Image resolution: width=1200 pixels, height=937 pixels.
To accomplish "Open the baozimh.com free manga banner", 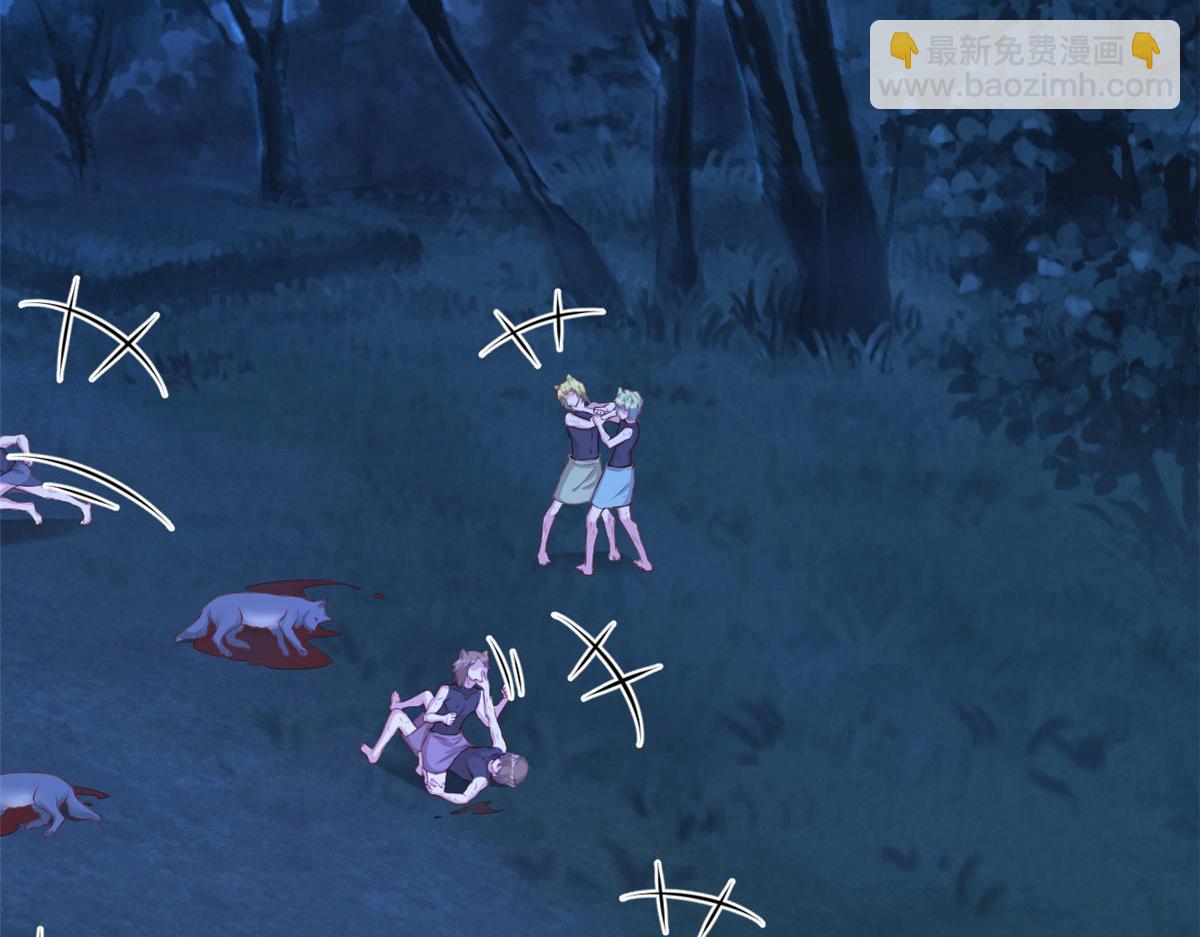I will [1024, 66].
